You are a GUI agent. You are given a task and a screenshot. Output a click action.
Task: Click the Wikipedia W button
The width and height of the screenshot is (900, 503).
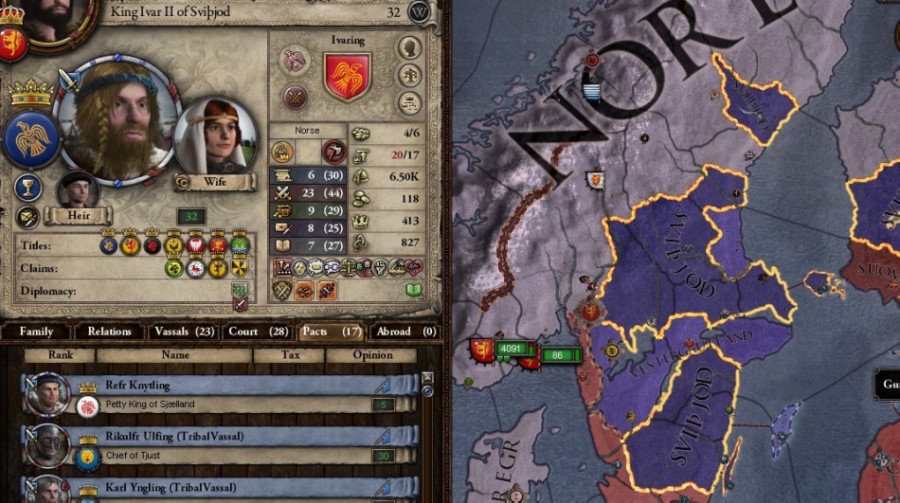pos(421,12)
